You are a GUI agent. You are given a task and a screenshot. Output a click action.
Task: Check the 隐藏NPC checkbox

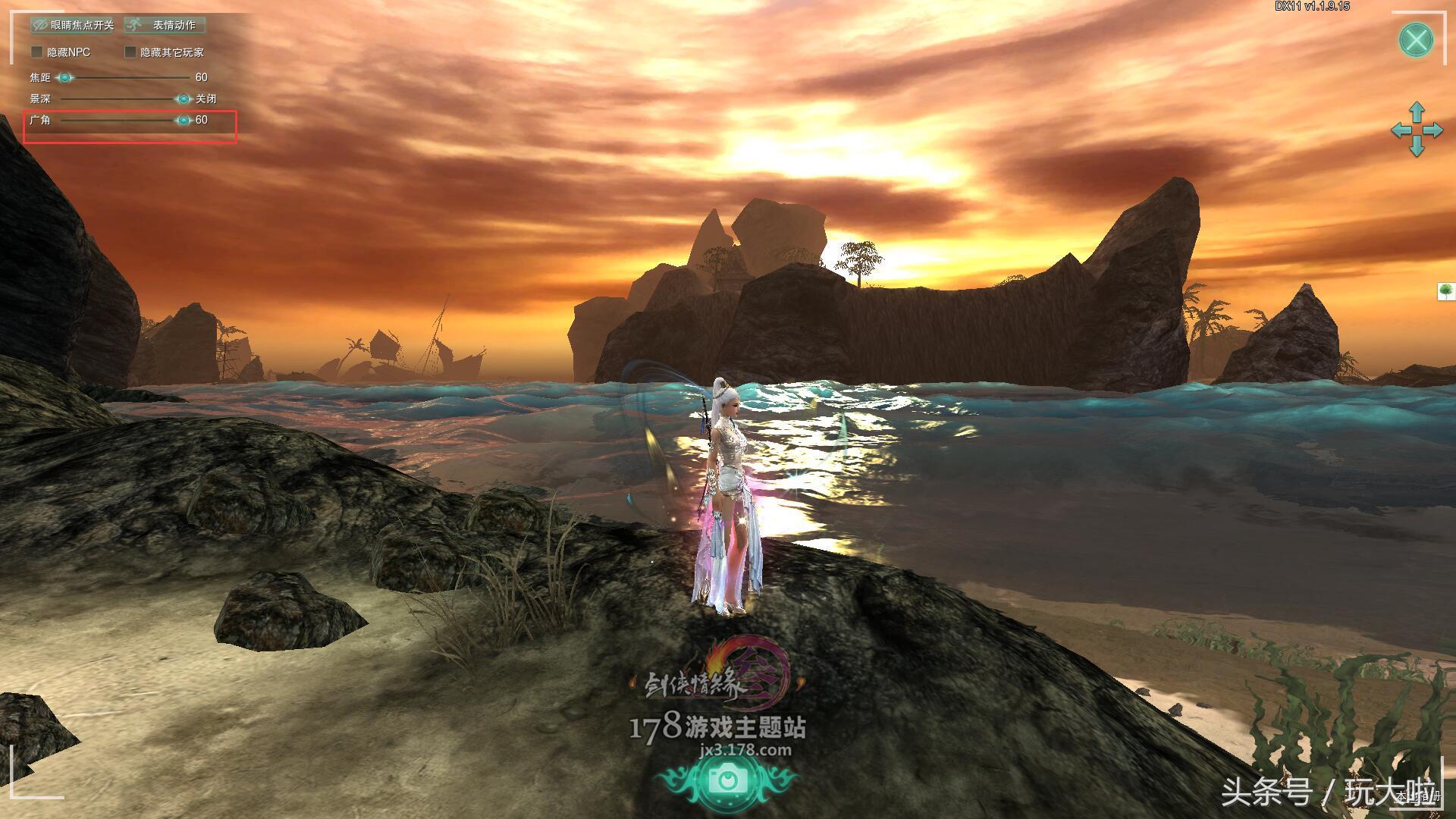[x=36, y=52]
